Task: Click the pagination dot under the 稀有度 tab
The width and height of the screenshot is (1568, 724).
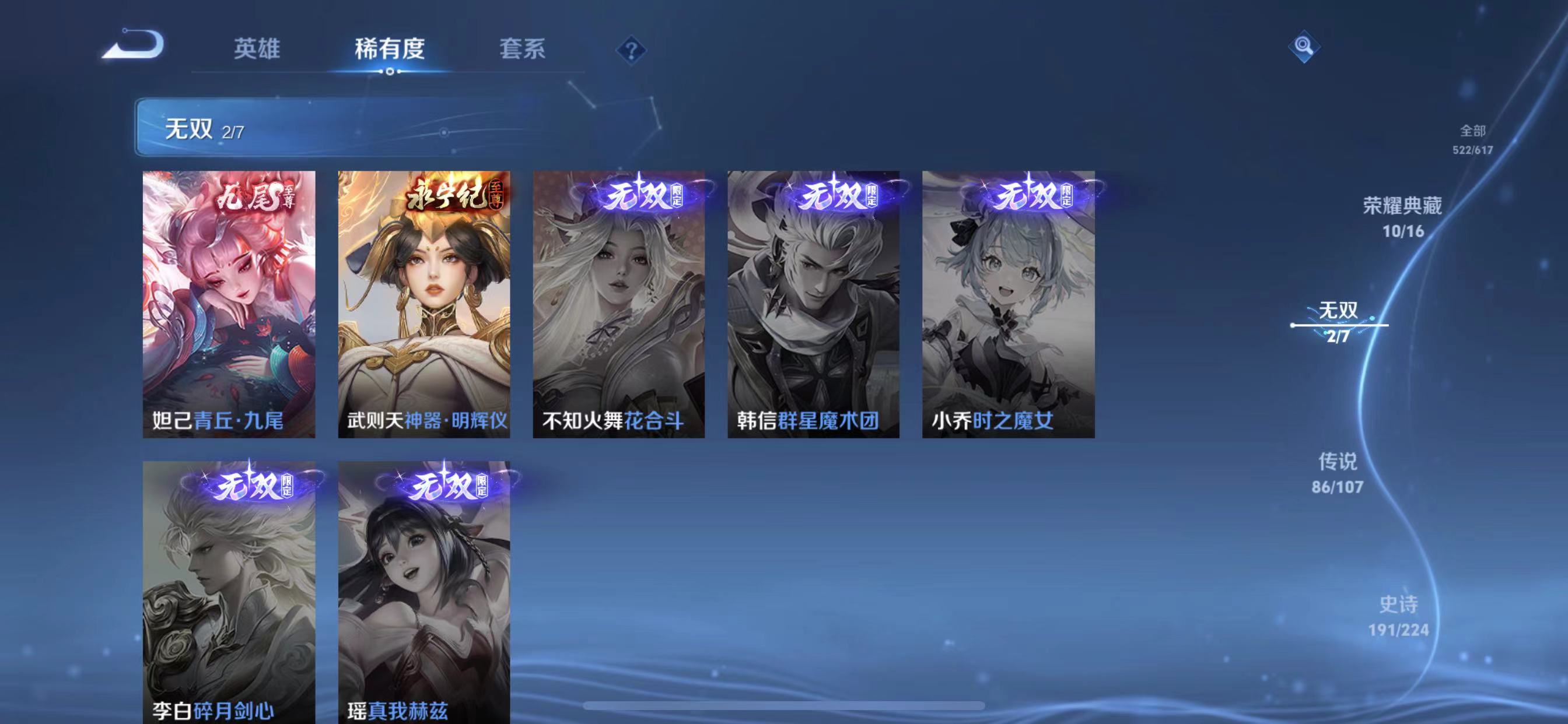Action: pos(391,73)
